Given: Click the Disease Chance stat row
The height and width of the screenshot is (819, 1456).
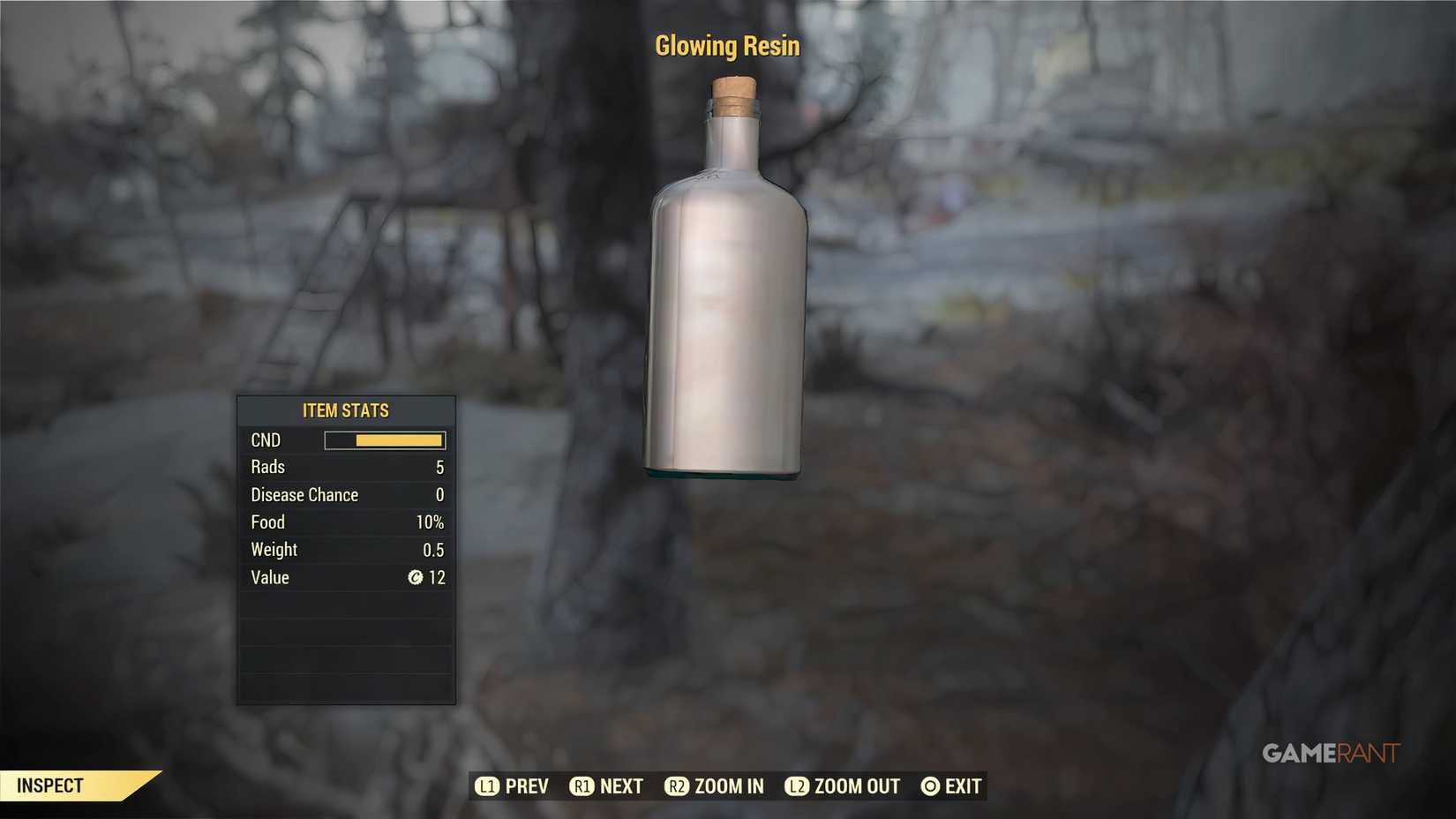Looking at the screenshot, I should 346,495.
